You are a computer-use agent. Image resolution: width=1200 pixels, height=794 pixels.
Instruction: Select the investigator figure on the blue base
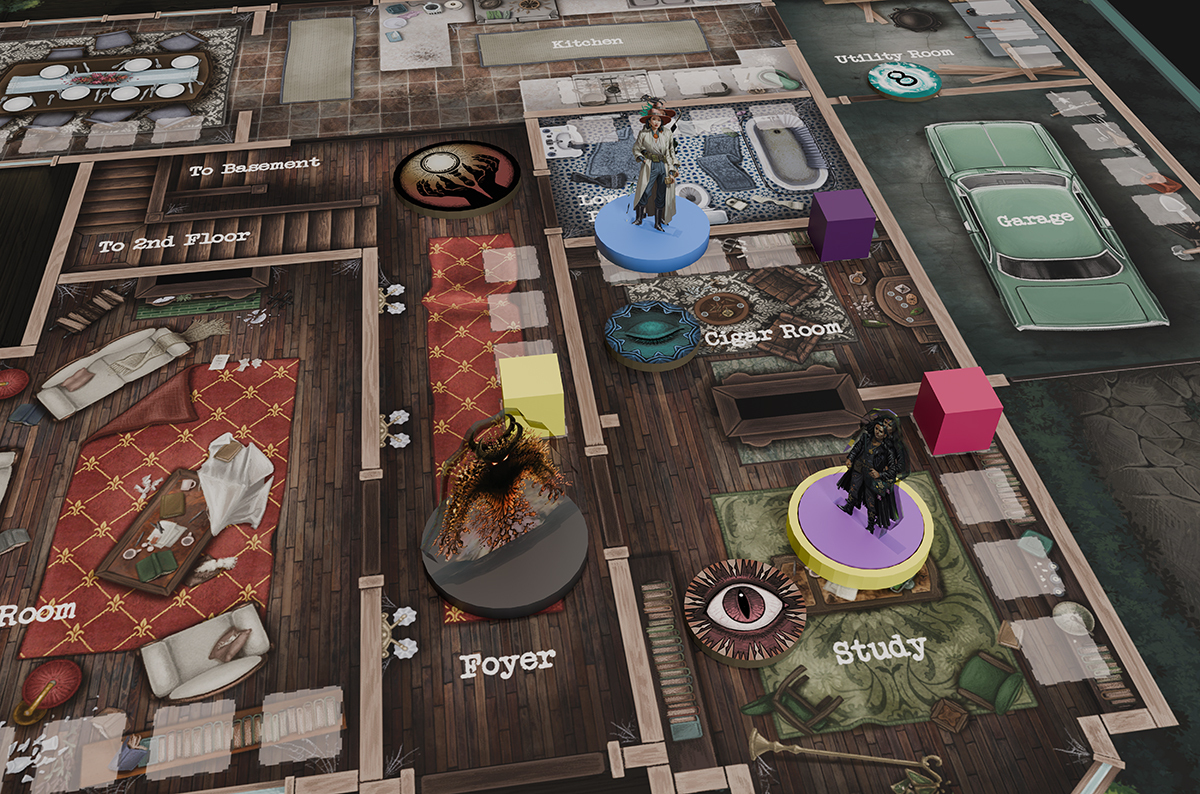pos(655,185)
